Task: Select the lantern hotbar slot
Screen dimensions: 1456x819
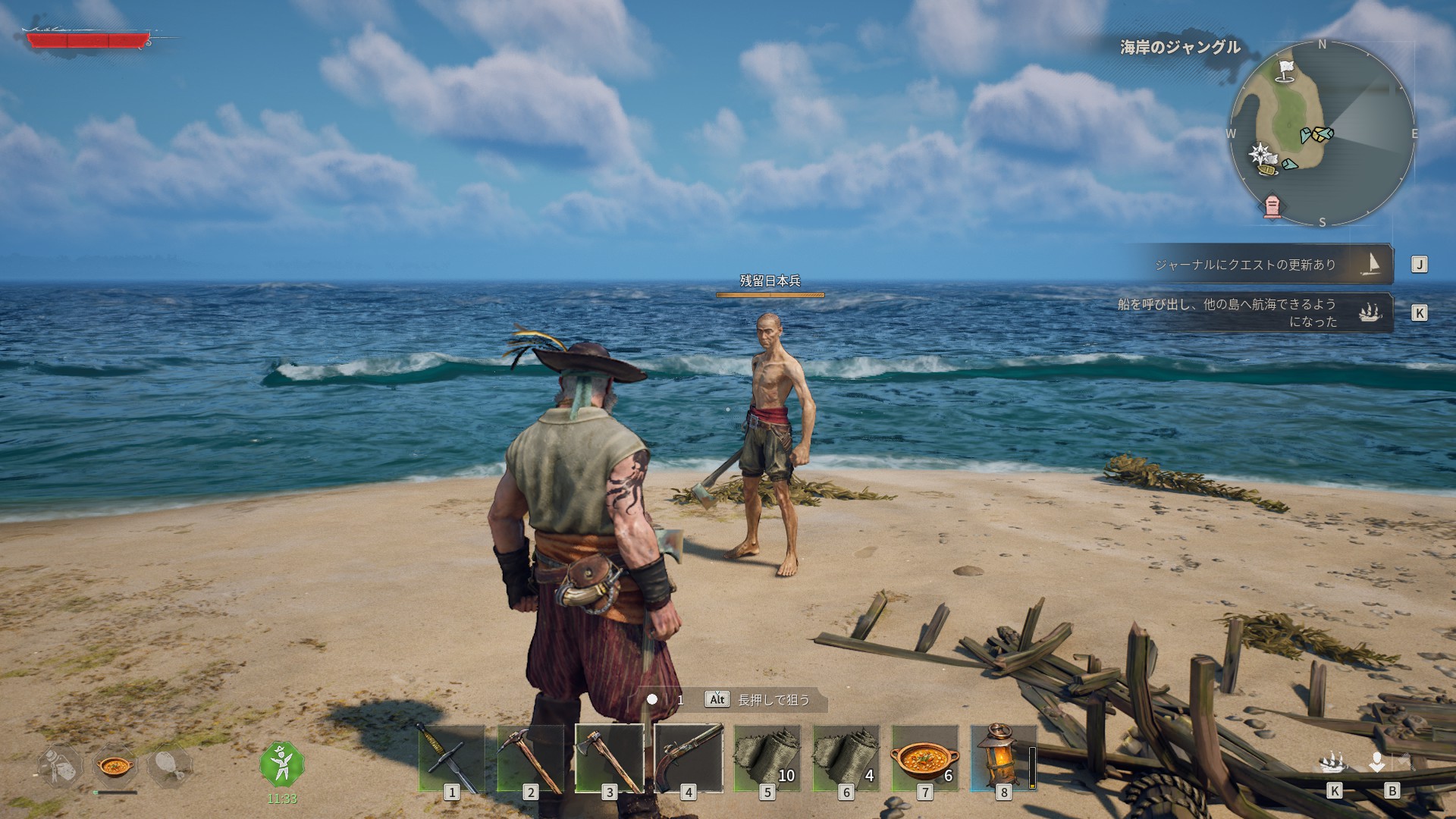Action: pos(1003,758)
